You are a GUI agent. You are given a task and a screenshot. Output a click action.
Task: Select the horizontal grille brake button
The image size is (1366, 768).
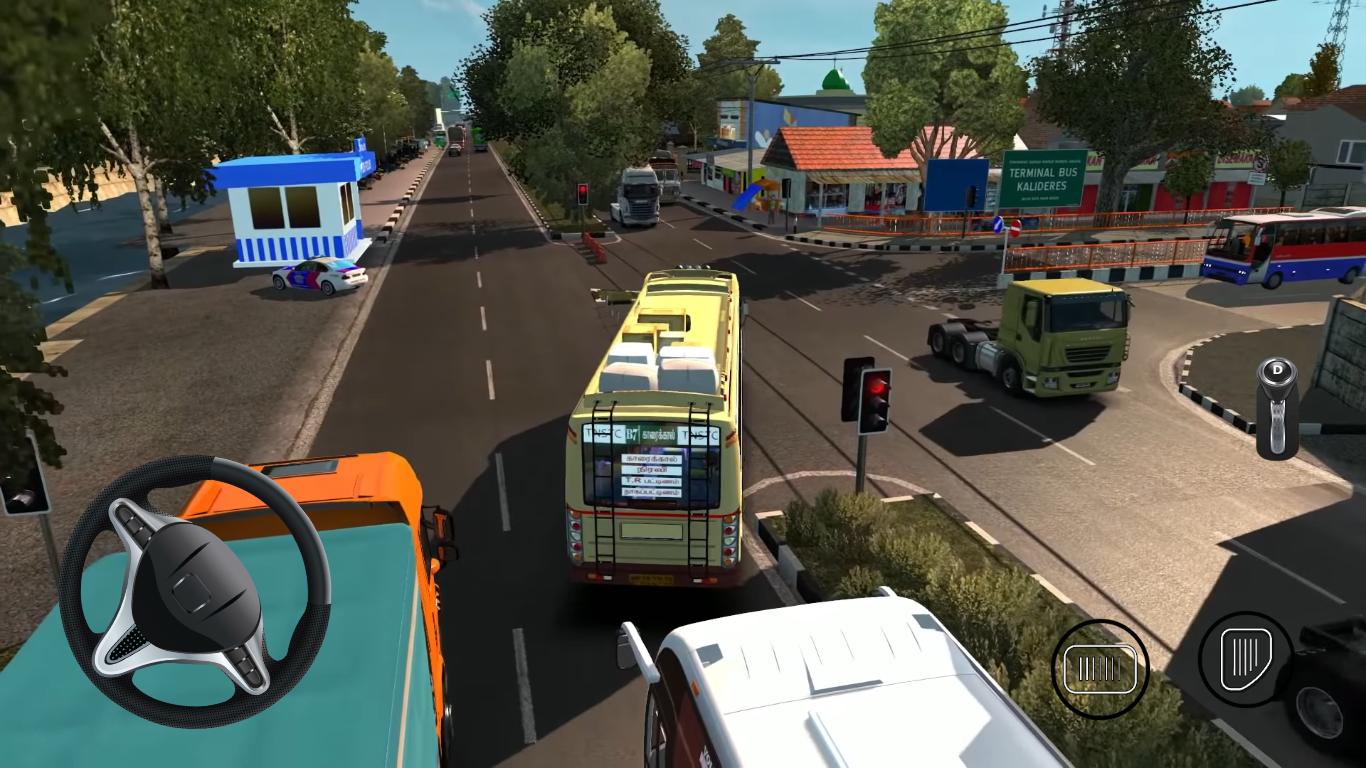1101,665
